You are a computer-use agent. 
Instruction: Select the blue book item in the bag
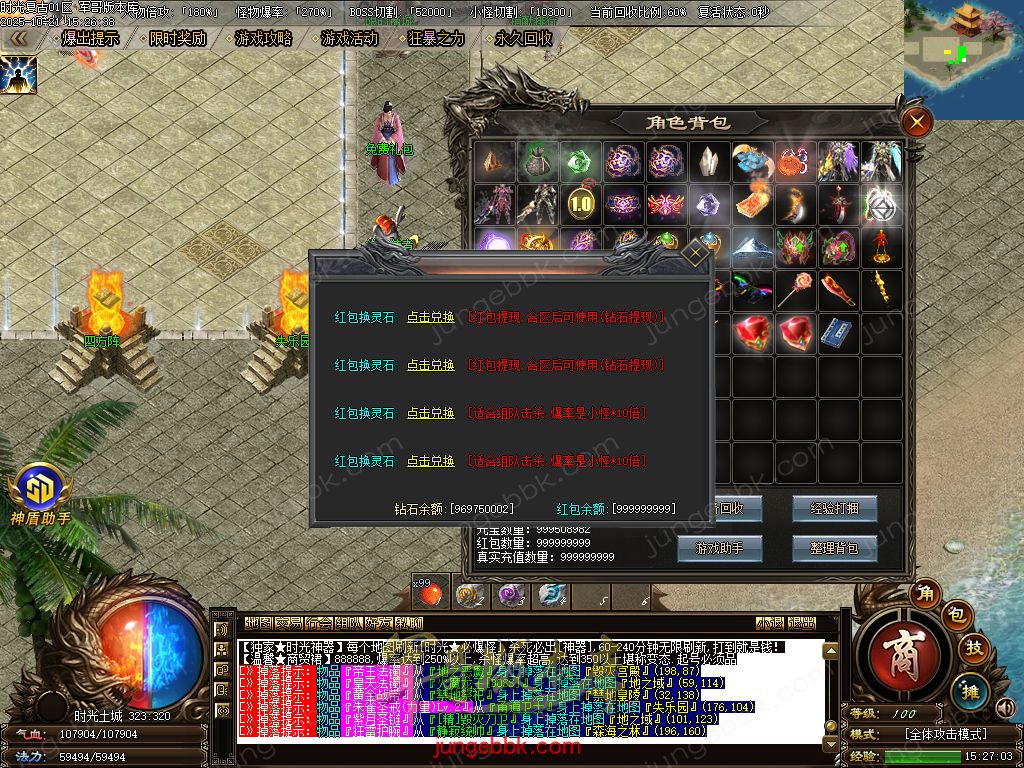click(x=837, y=333)
